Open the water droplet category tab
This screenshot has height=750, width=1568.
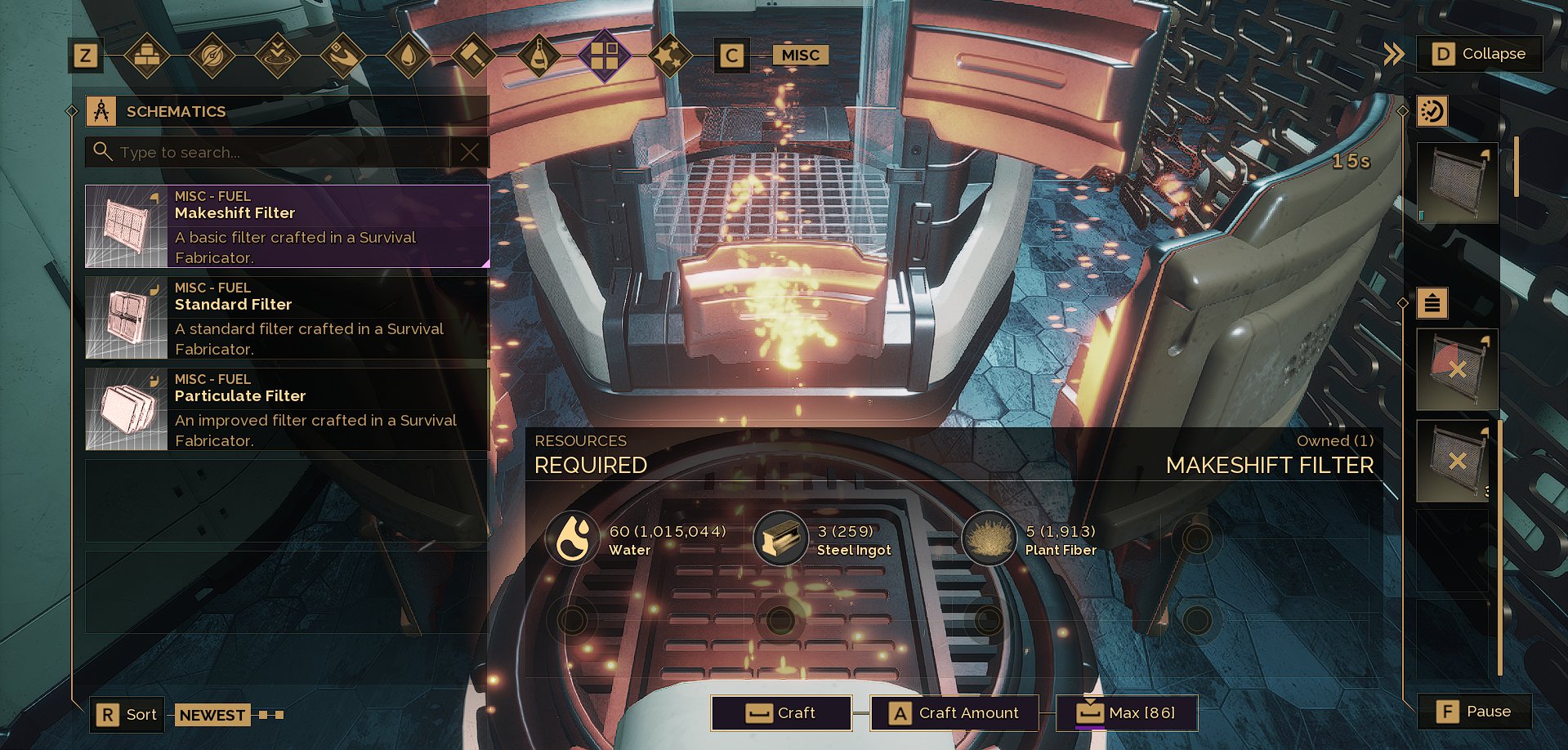[x=409, y=56]
